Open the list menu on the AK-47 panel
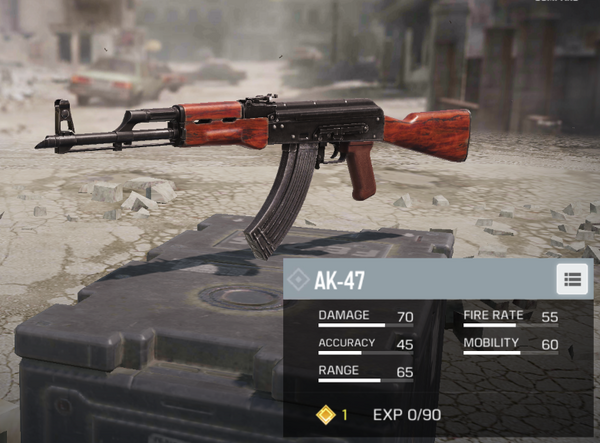600x443 pixels. click(572, 279)
